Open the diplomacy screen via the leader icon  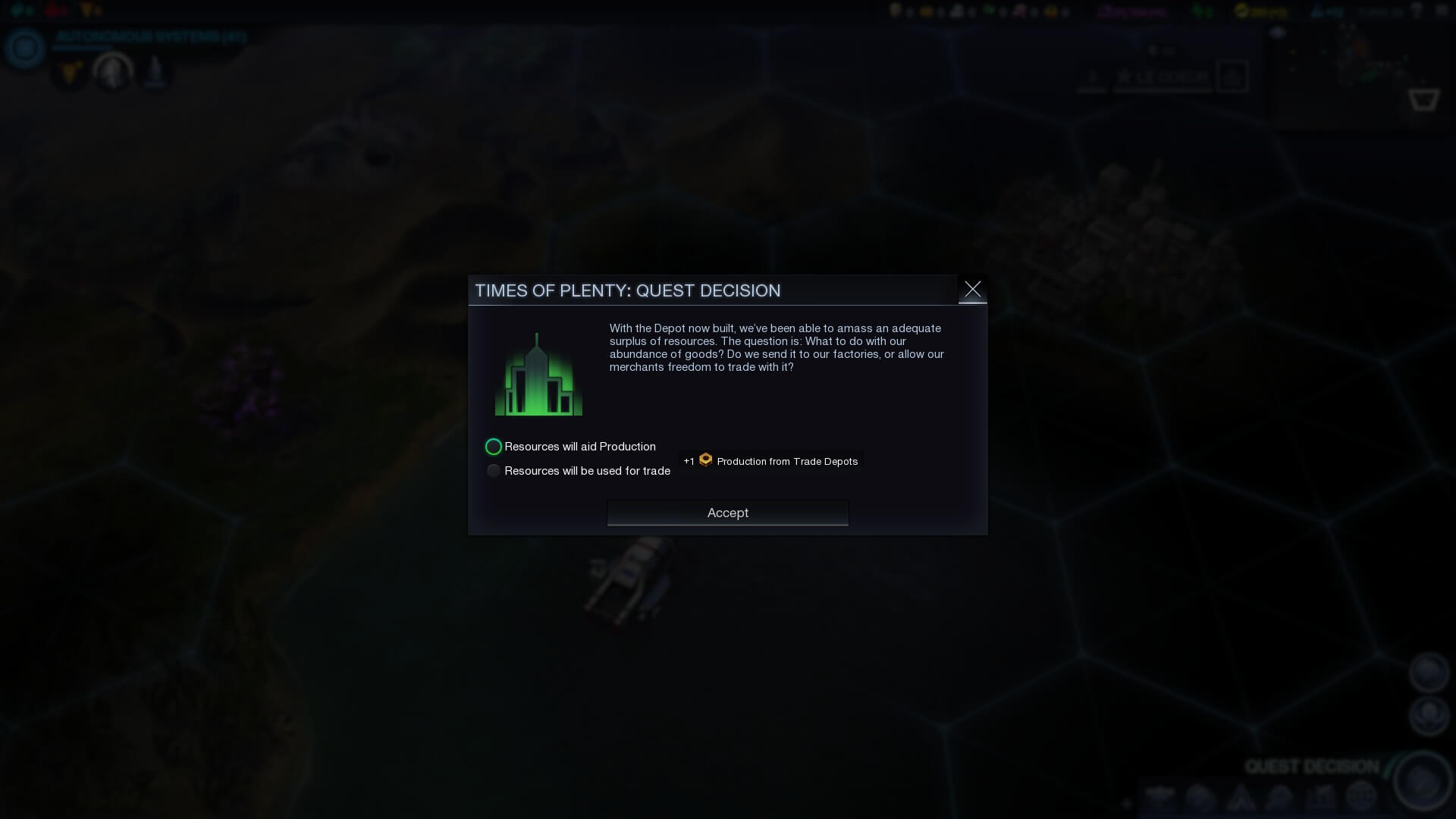(112, 72)
